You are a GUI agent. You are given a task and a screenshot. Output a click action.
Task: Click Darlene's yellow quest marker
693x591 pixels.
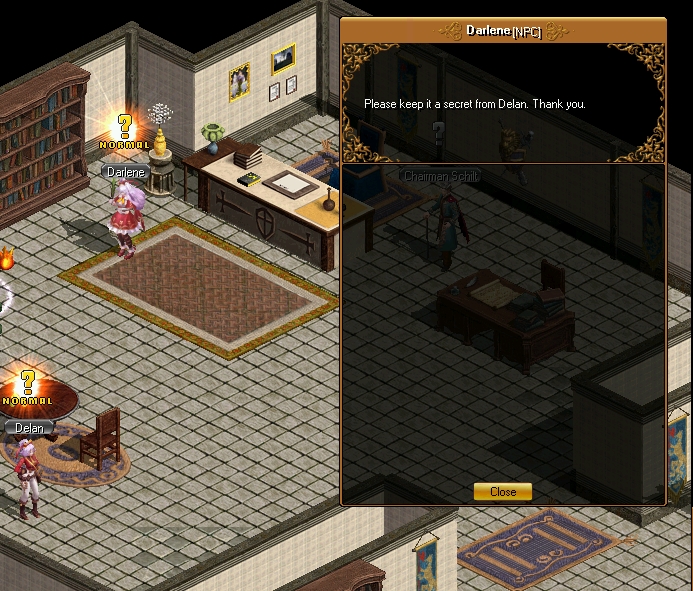[125, 127]
